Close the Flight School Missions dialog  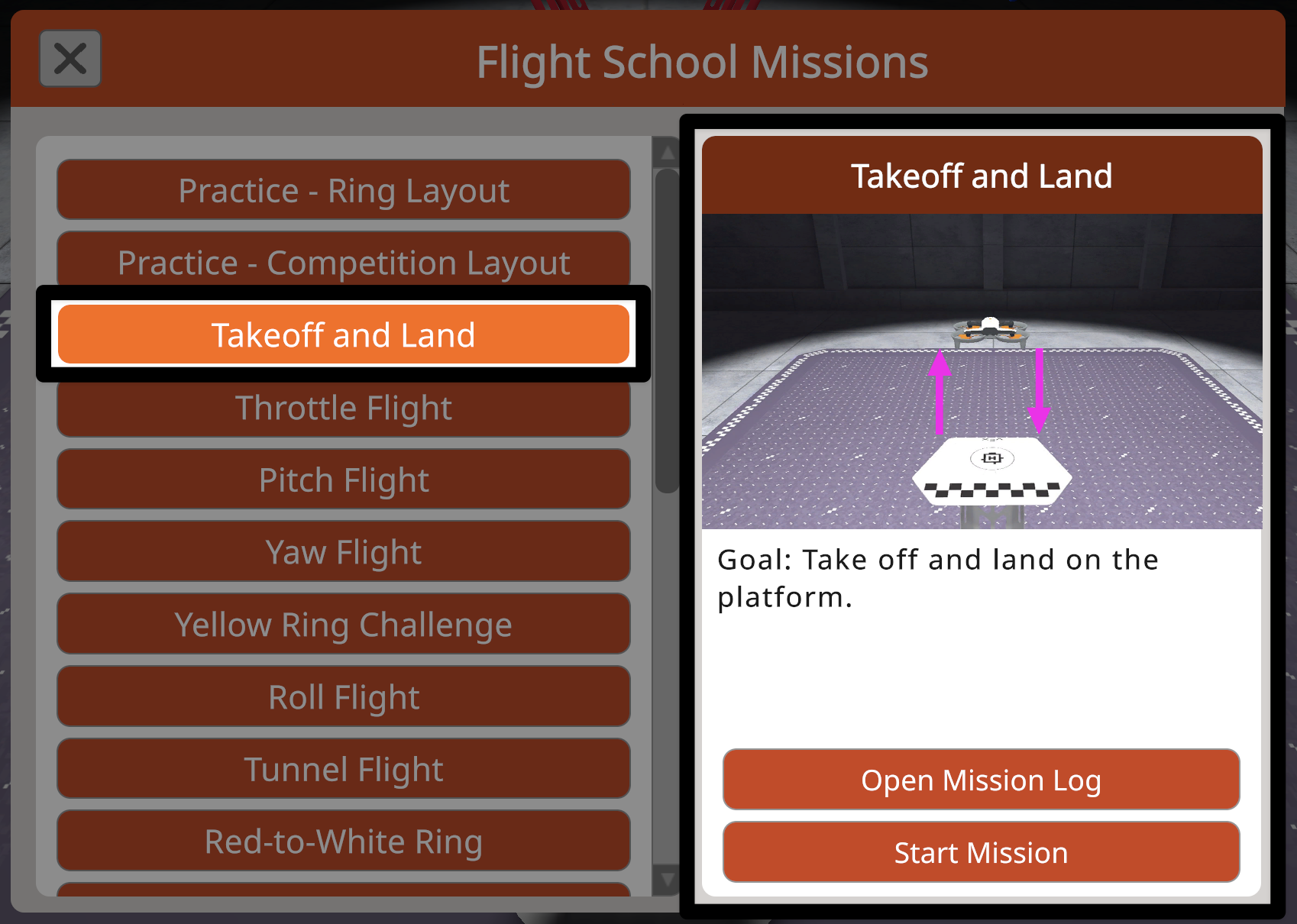(70, 58)
